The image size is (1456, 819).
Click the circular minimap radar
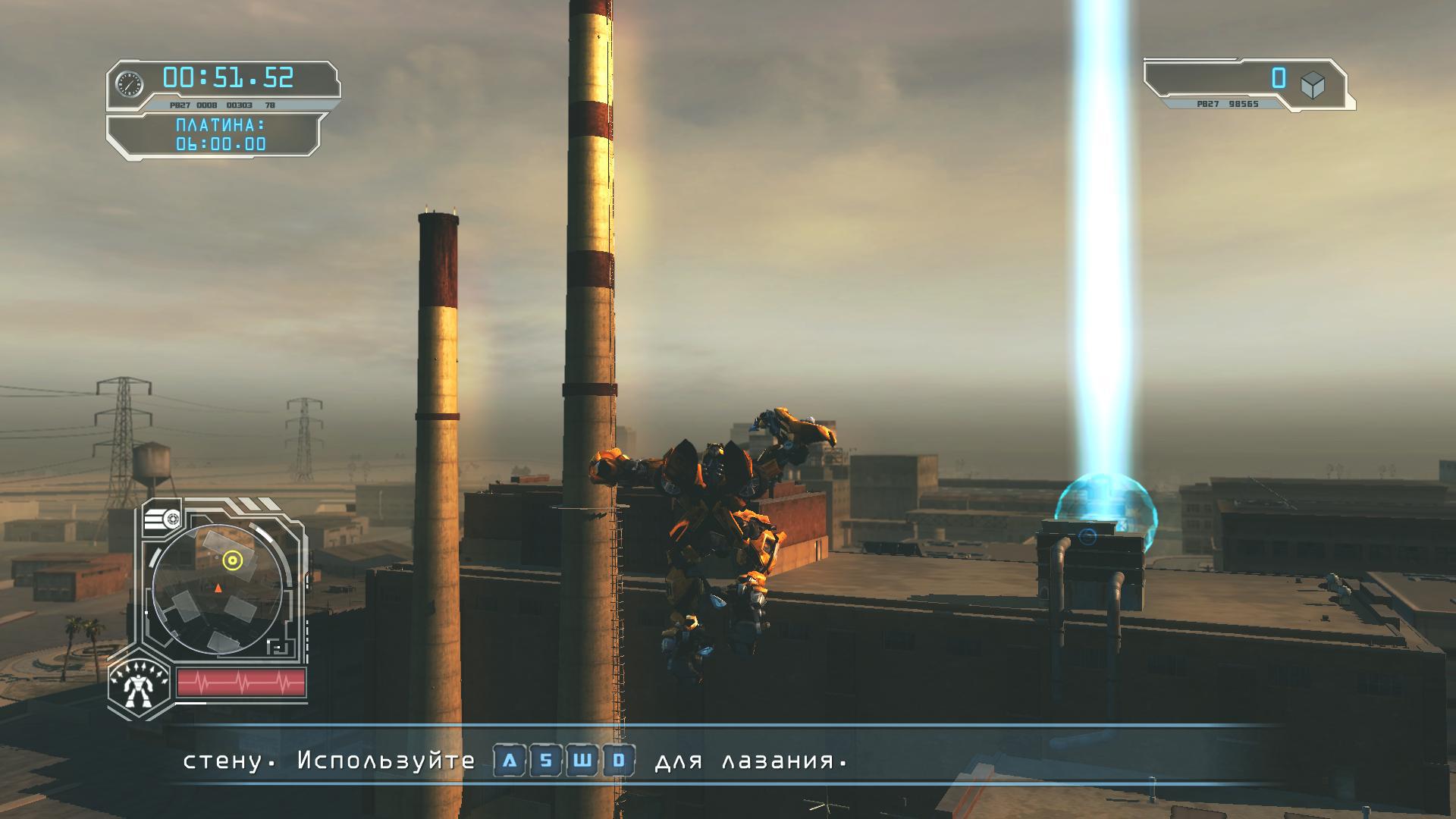click(x=218, y=590)
